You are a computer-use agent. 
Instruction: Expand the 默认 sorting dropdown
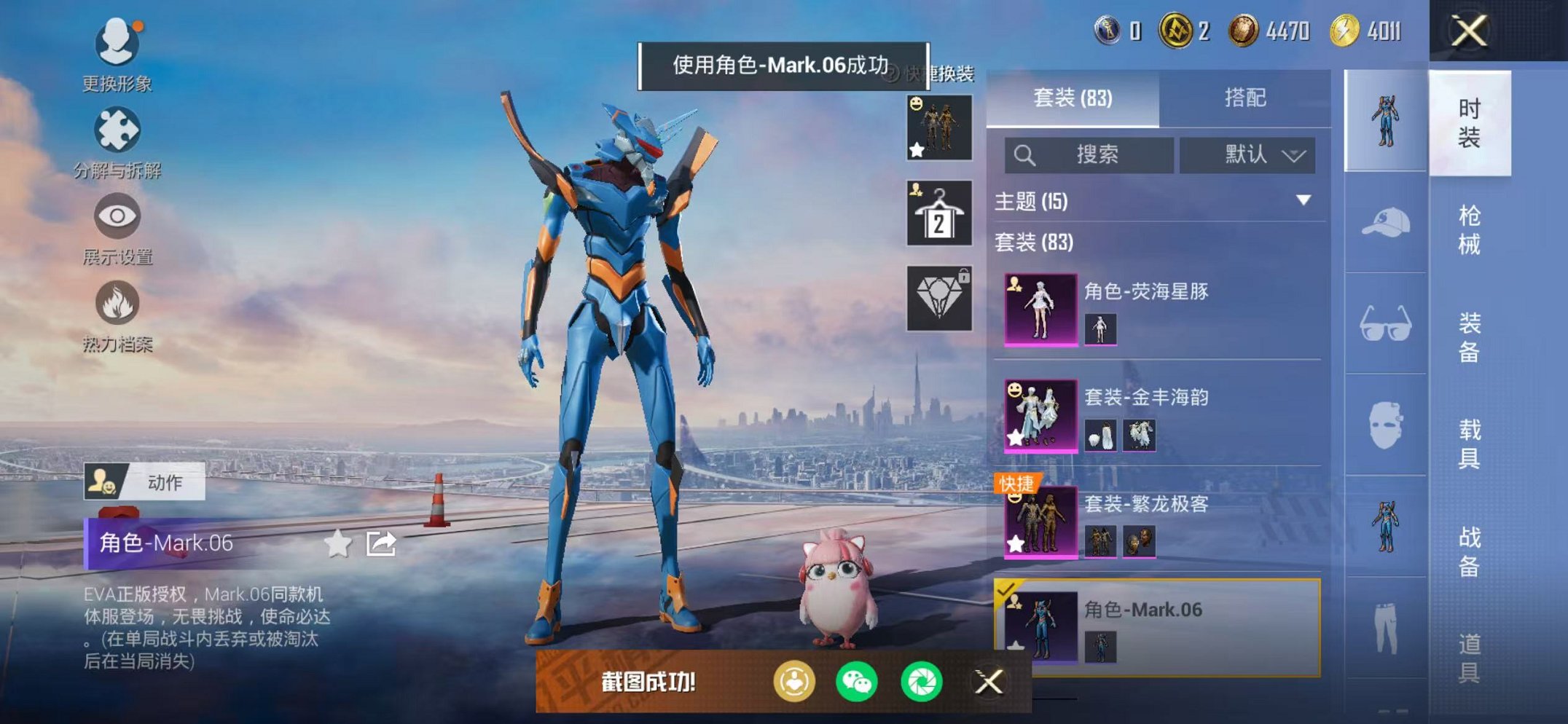click(x=1247, y=155)
